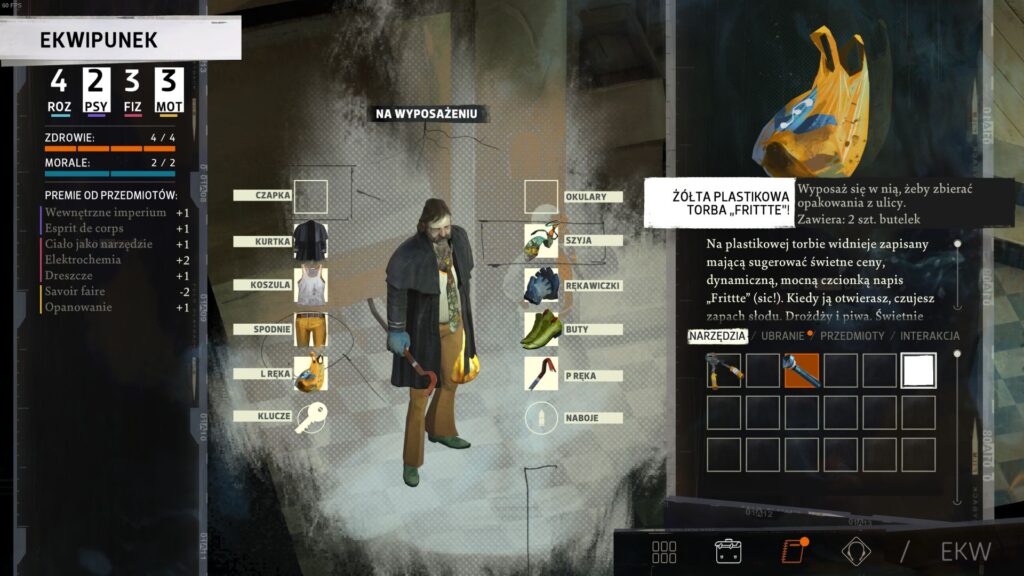Click the white tank top Koszula slot
This screenshot has height=576, width=1024.
[x=310, y=285]
